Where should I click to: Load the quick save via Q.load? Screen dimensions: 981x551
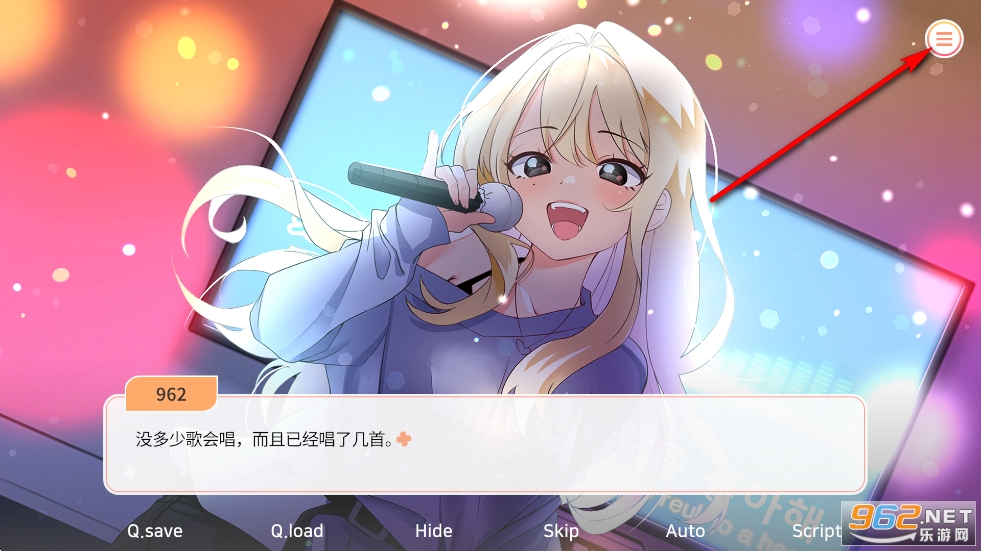[x=297, y=531]
